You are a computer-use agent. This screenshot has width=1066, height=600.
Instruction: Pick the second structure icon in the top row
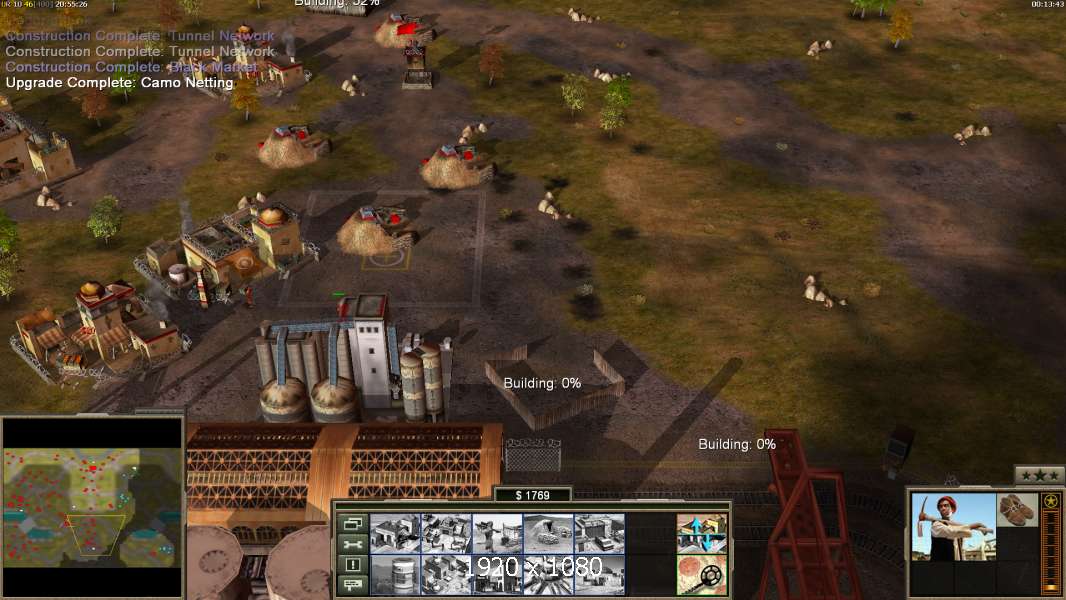pos(446,533)
